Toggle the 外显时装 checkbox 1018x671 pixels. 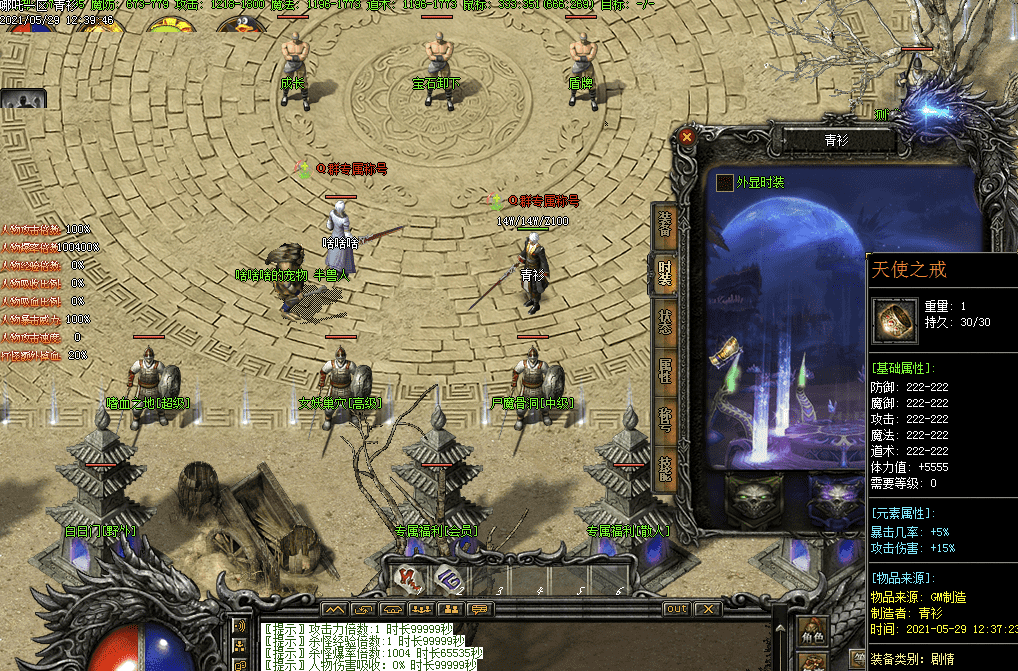click(725, 183)
